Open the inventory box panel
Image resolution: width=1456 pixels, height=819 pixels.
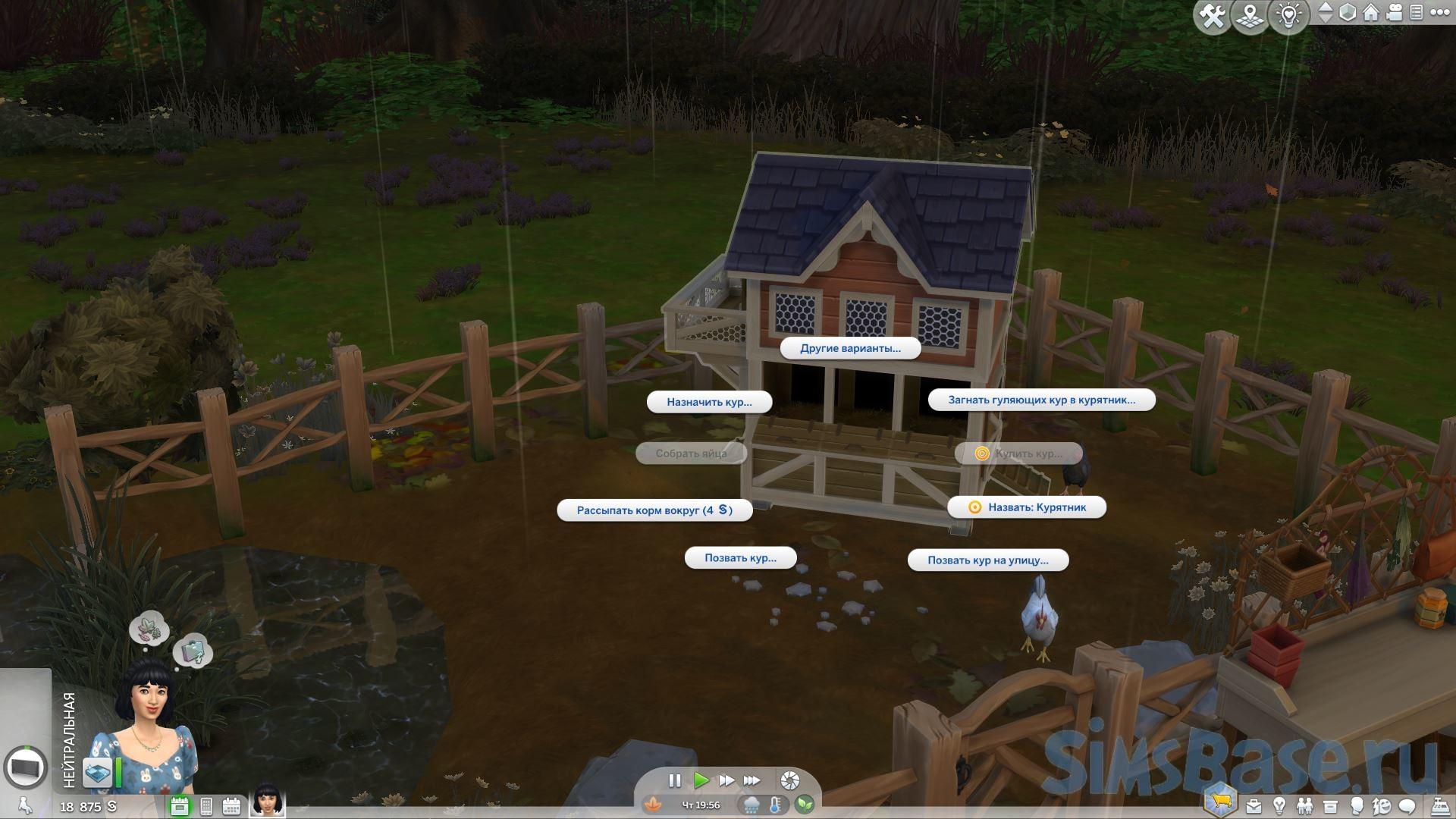coord(1329,805)
